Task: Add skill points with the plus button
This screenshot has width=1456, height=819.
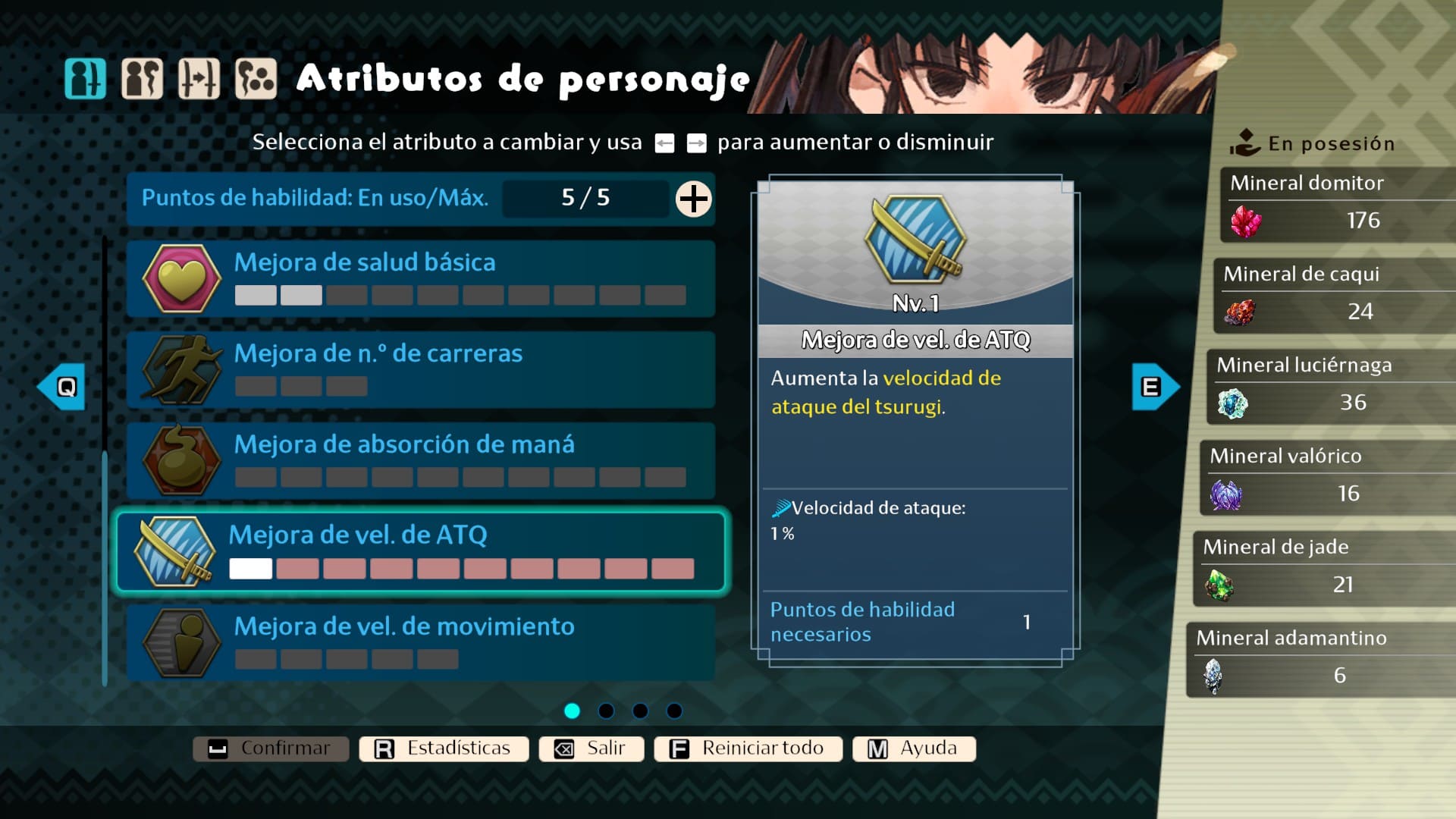Action: point(693,199)
